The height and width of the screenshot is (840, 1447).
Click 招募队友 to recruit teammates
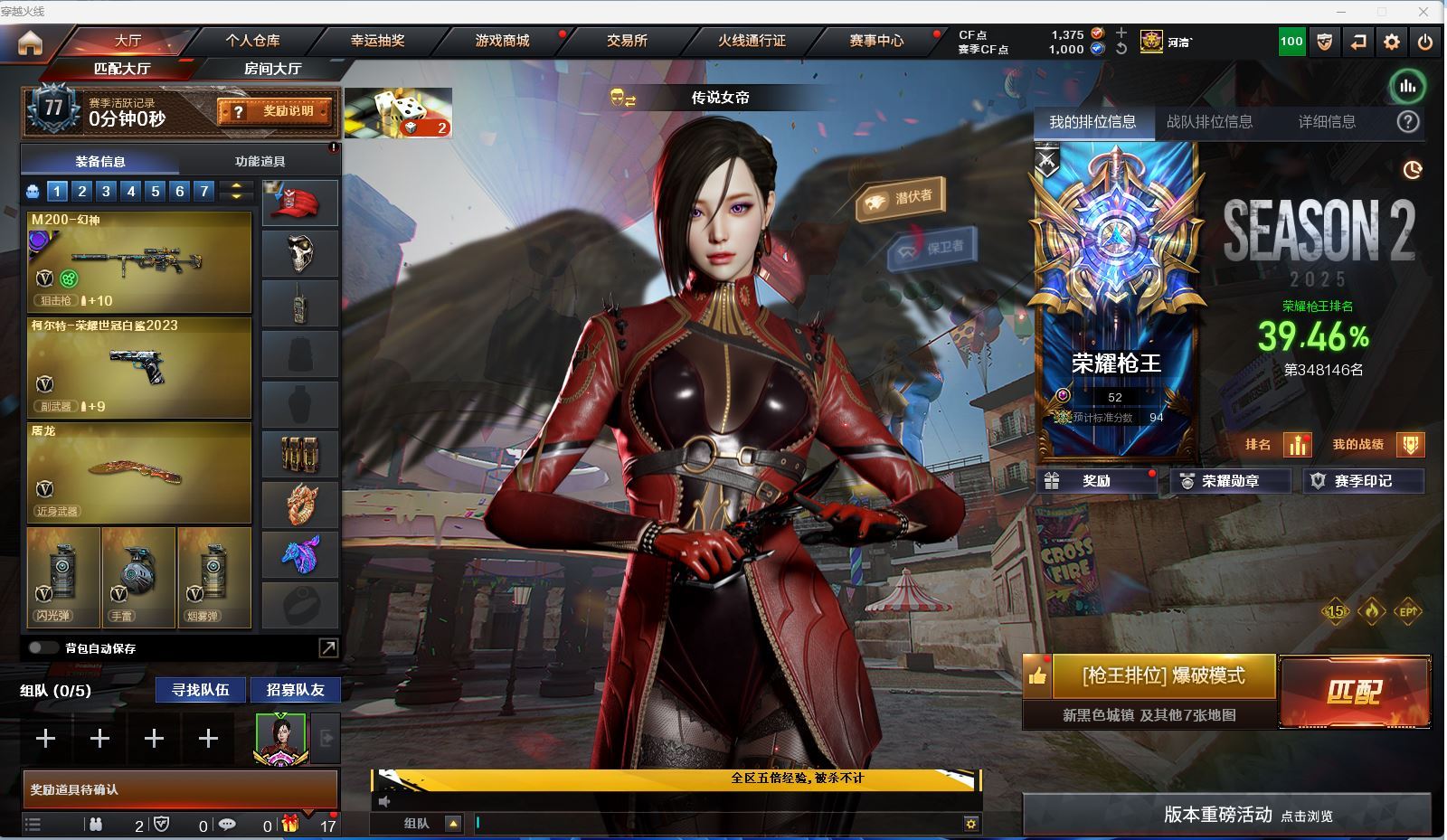click(x=295, y=690)
